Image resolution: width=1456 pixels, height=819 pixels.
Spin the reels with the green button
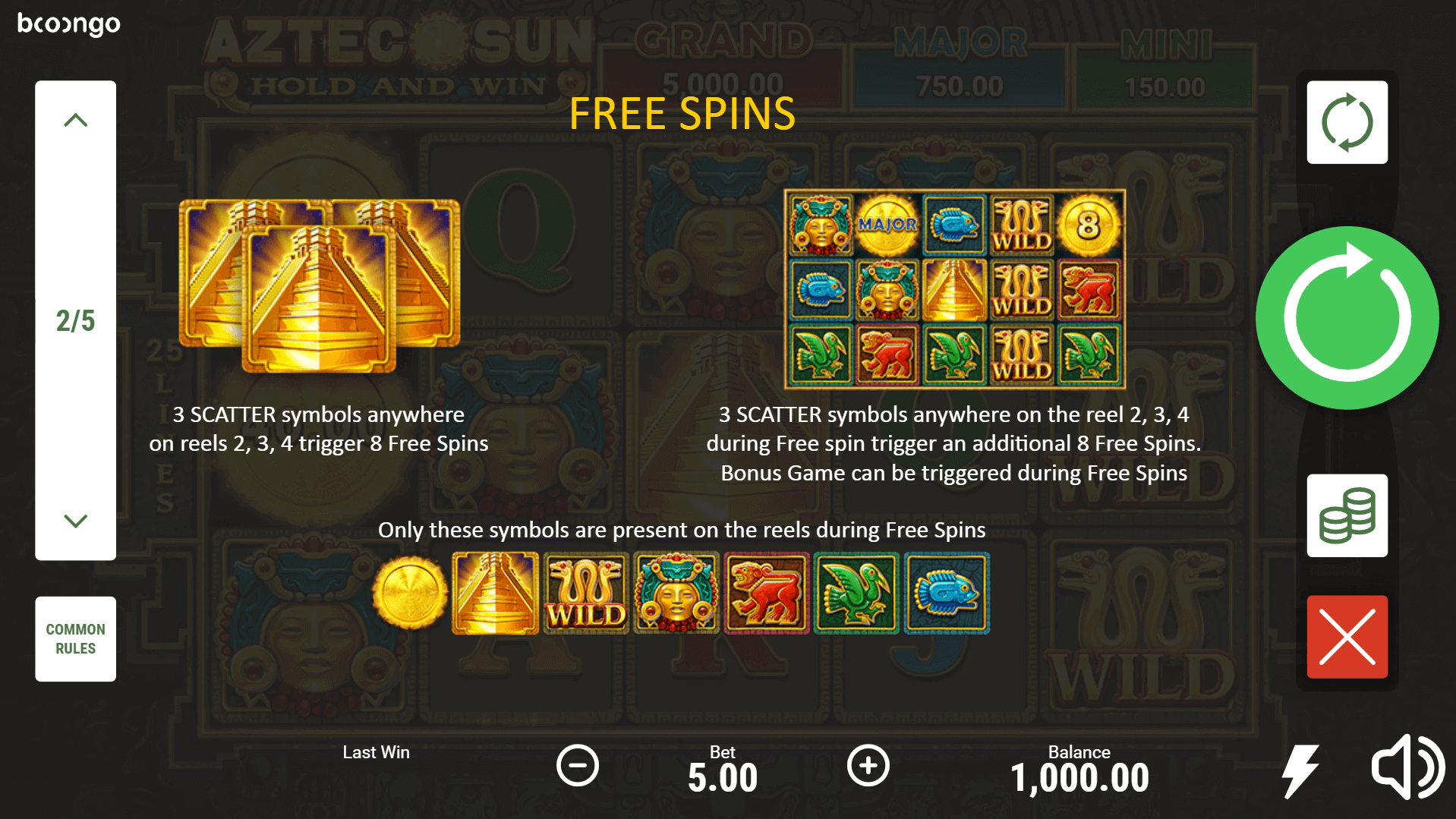[x=1347, y=317]
